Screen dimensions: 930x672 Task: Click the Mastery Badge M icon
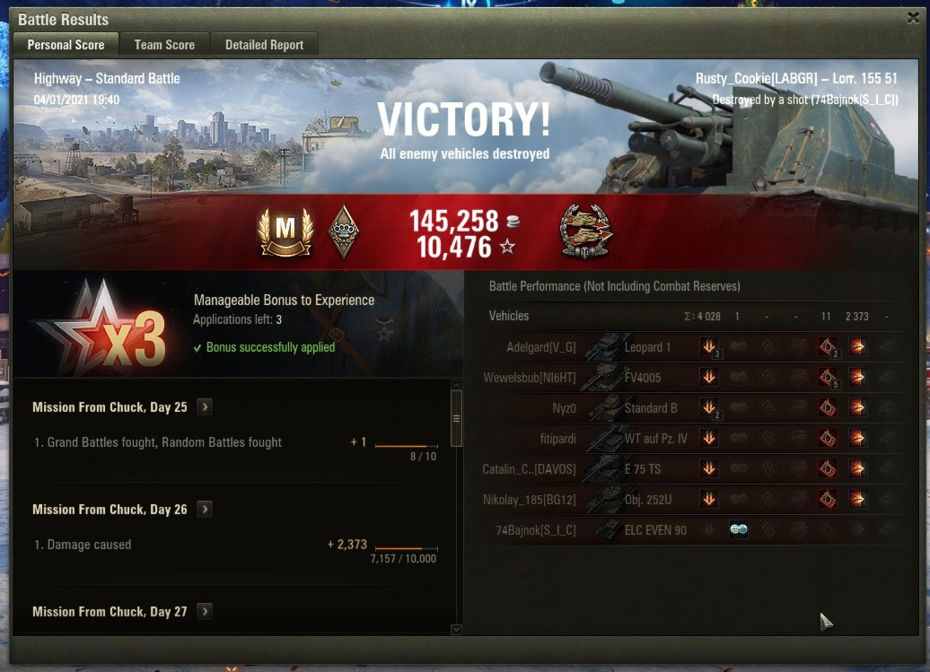(285, 232)
